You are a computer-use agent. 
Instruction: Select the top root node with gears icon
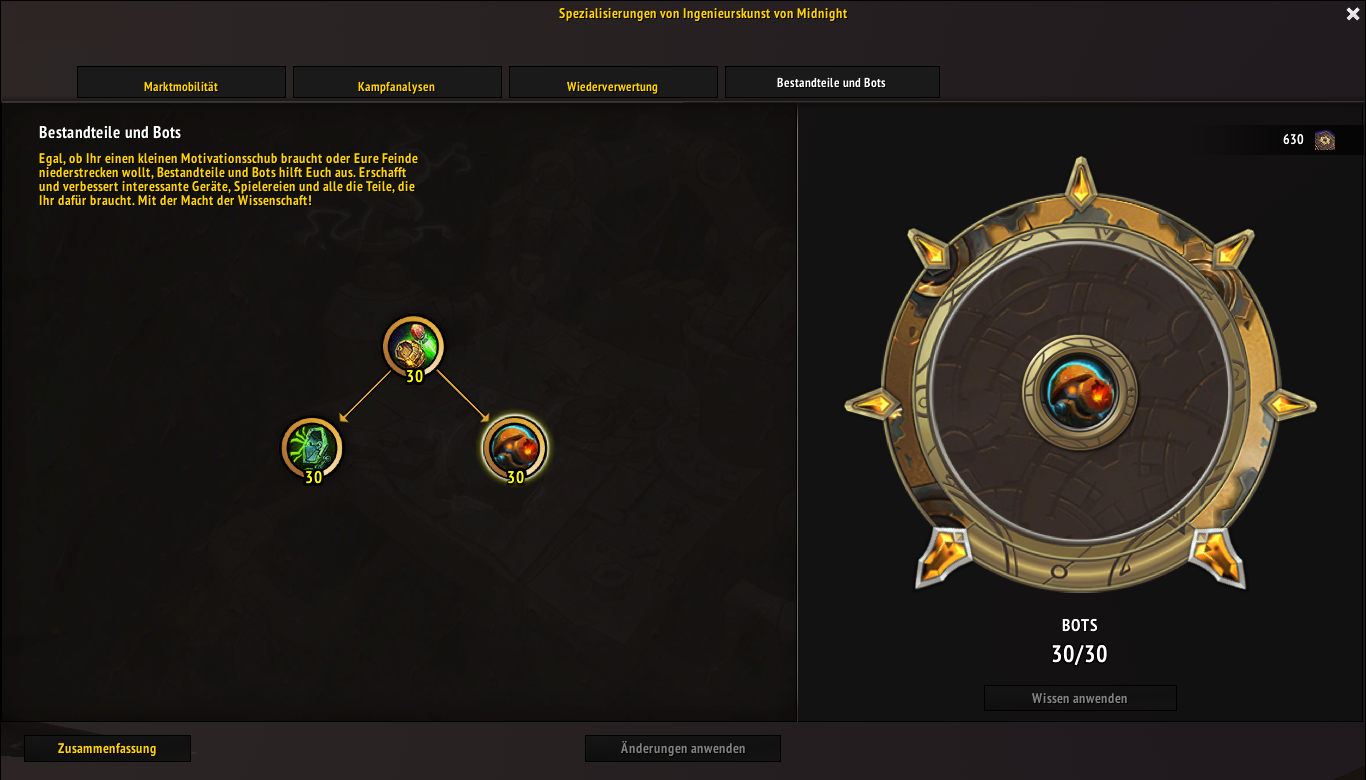(x=413, y=346)
